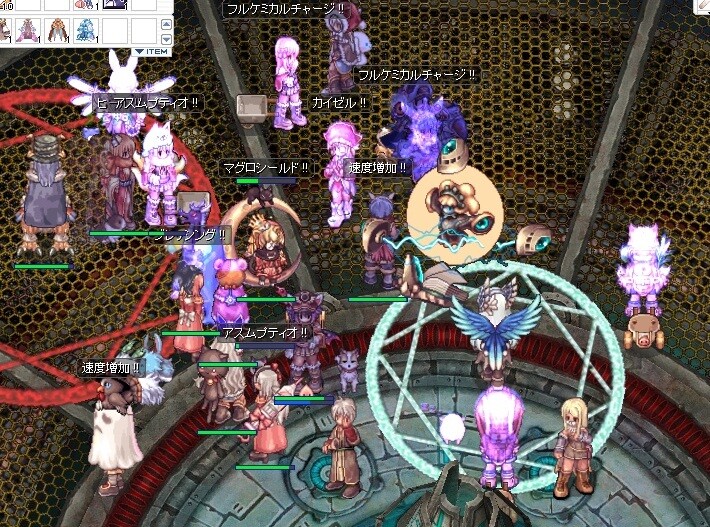Screen dimensions: 710x527
Task: Select the orange winged costume item slot
Action: [55, 29]
